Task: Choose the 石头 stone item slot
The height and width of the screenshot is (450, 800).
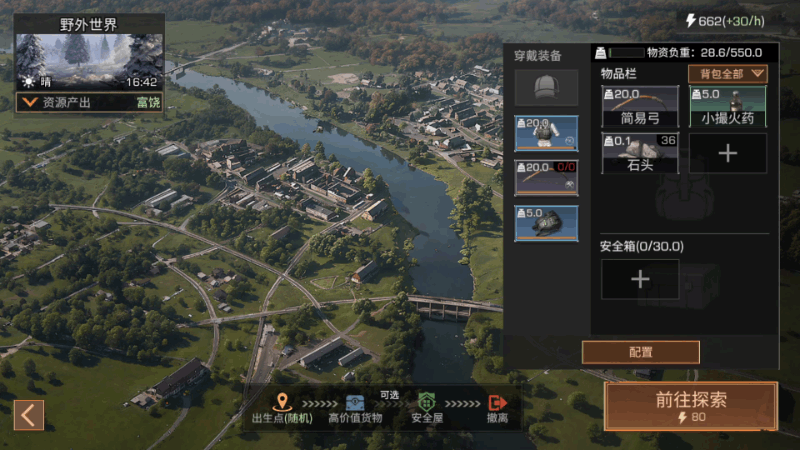Action: pyautogui.click(x=640, y=153)
